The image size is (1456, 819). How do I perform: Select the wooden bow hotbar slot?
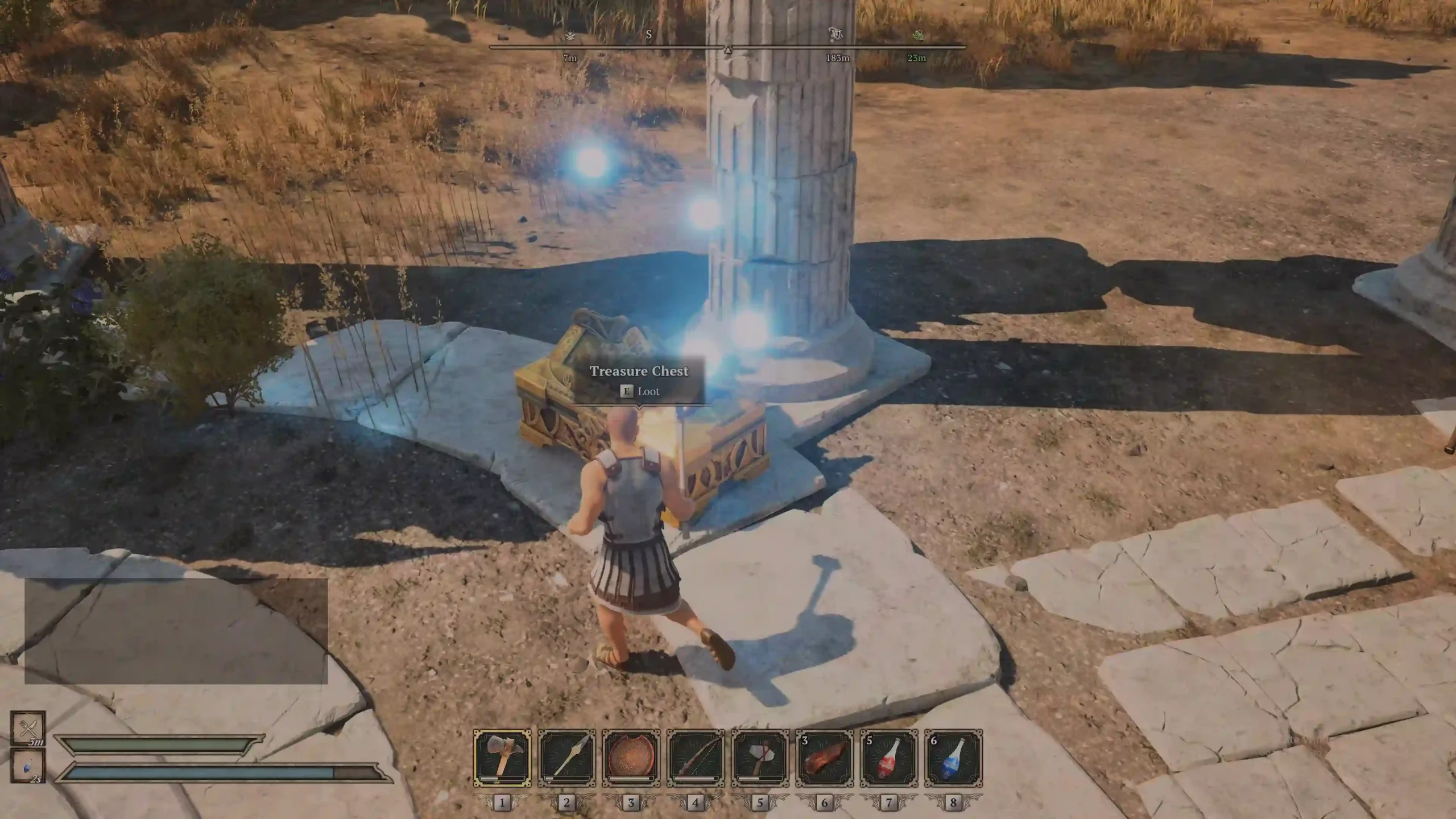(x=696, y=759)
